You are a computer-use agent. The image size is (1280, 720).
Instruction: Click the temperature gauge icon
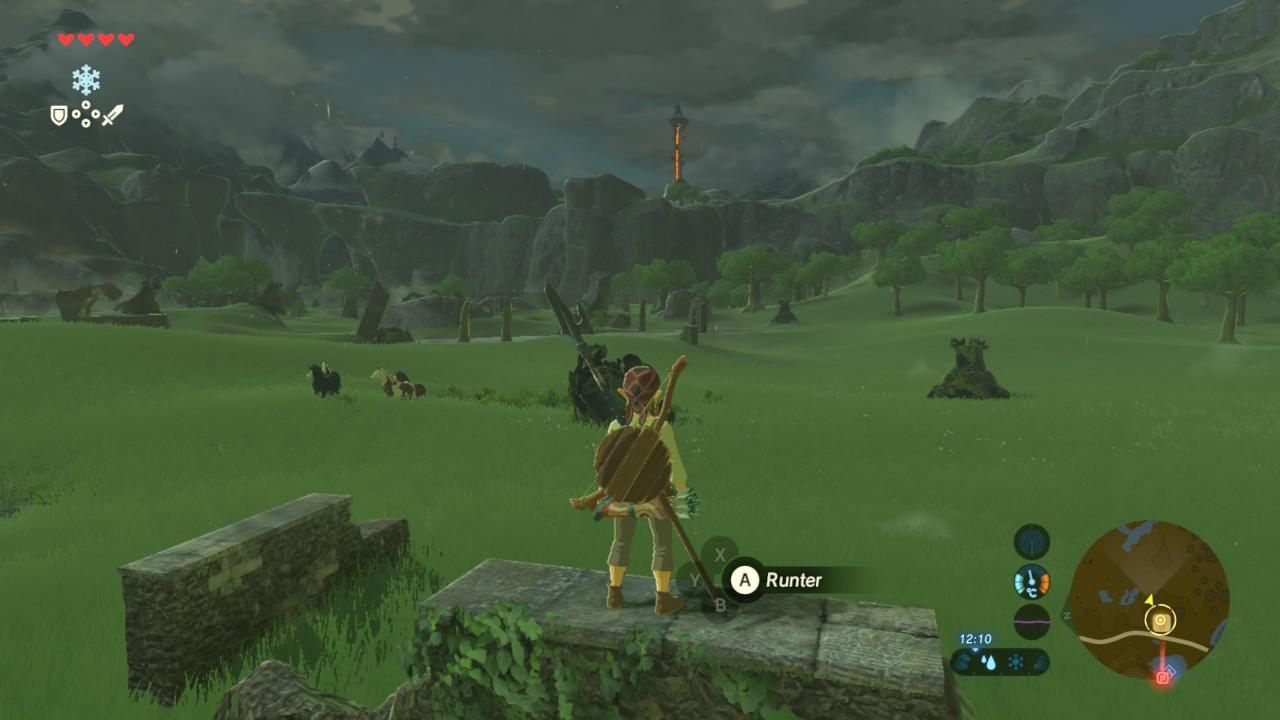click(1031, 581)
